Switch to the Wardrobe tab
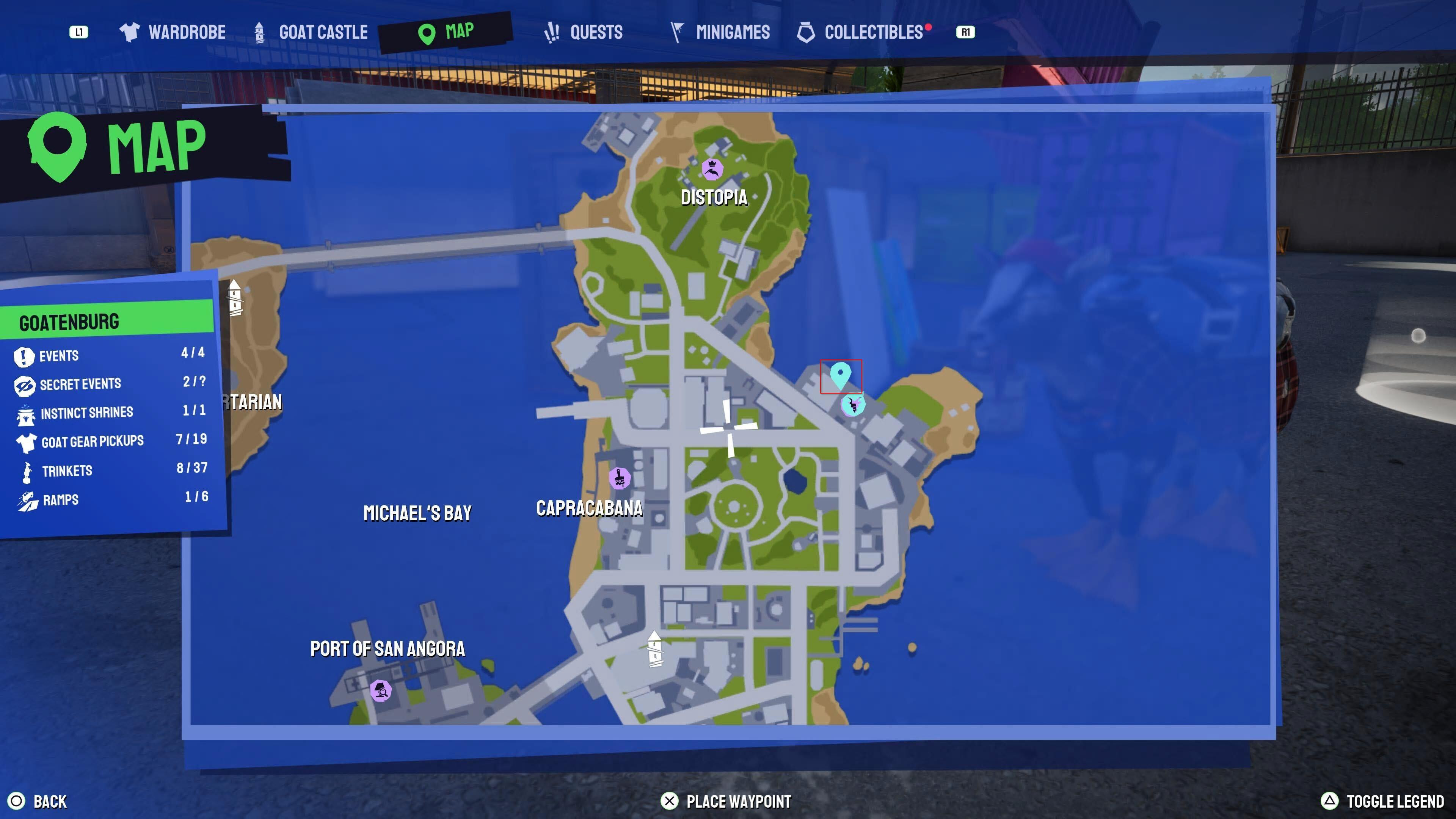The width and height of the screenshot is (1456, 819). click(187, 31)
